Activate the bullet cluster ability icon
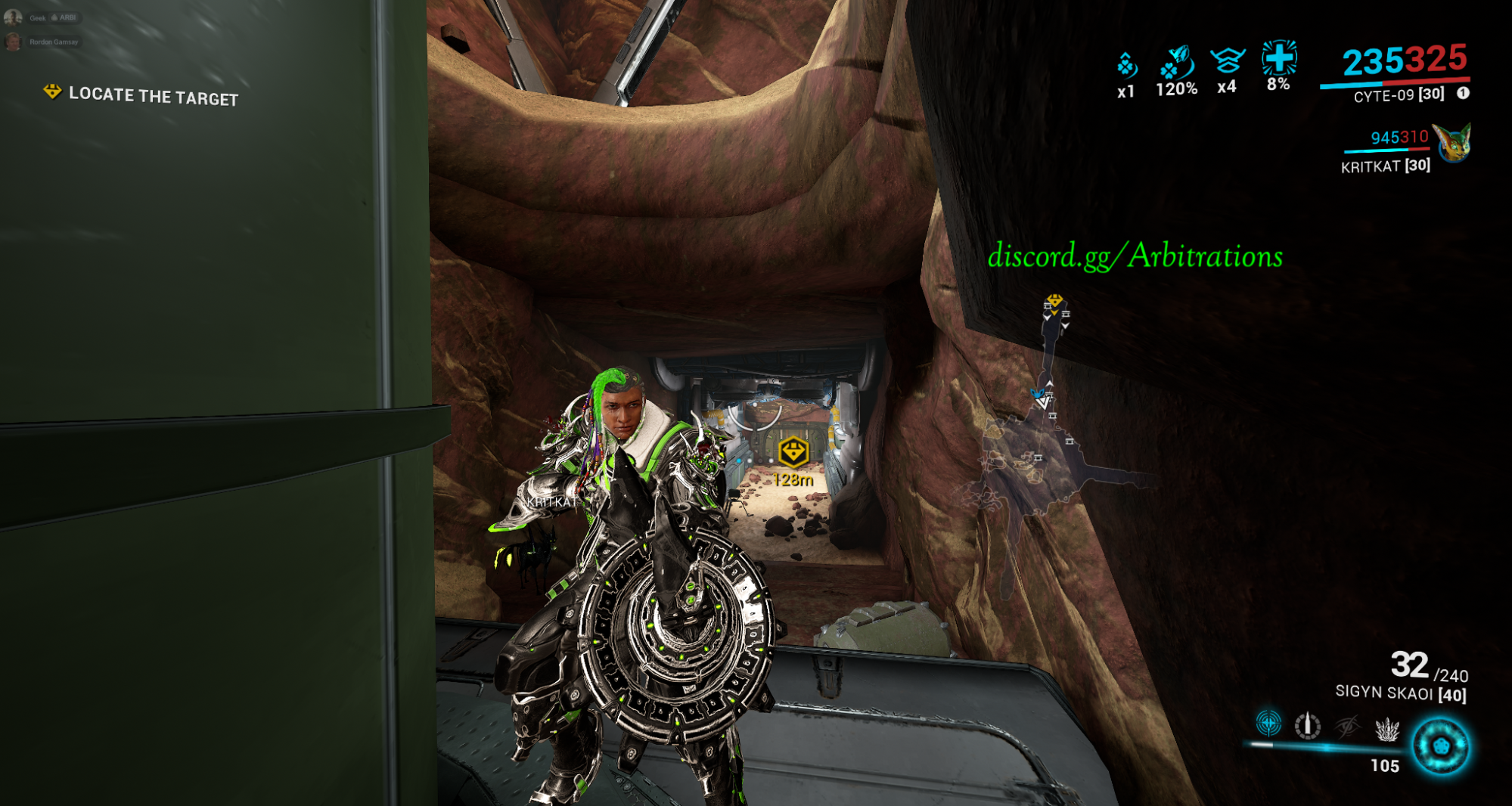This screenshot has width=1512, height=806. 1386,730
